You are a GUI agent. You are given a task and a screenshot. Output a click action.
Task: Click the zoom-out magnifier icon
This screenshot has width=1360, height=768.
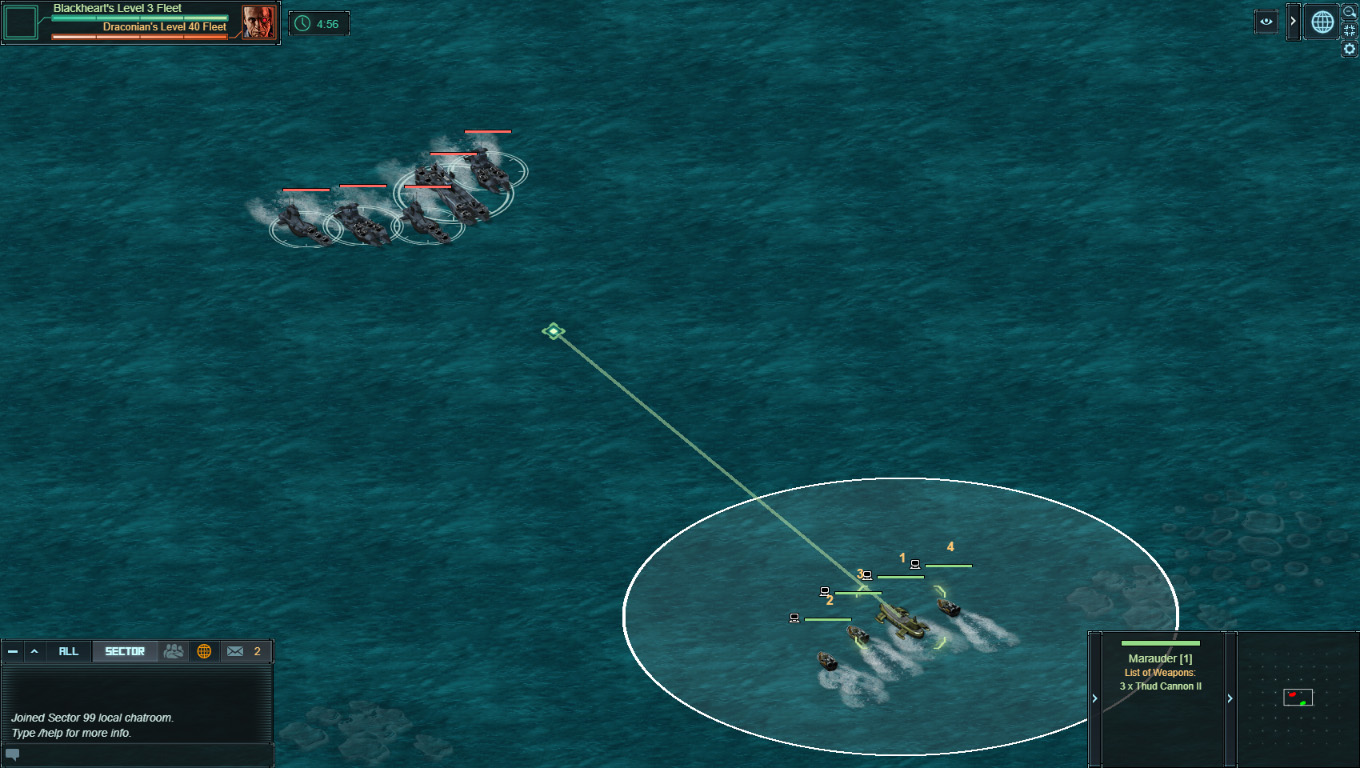tap(1349, 11)
